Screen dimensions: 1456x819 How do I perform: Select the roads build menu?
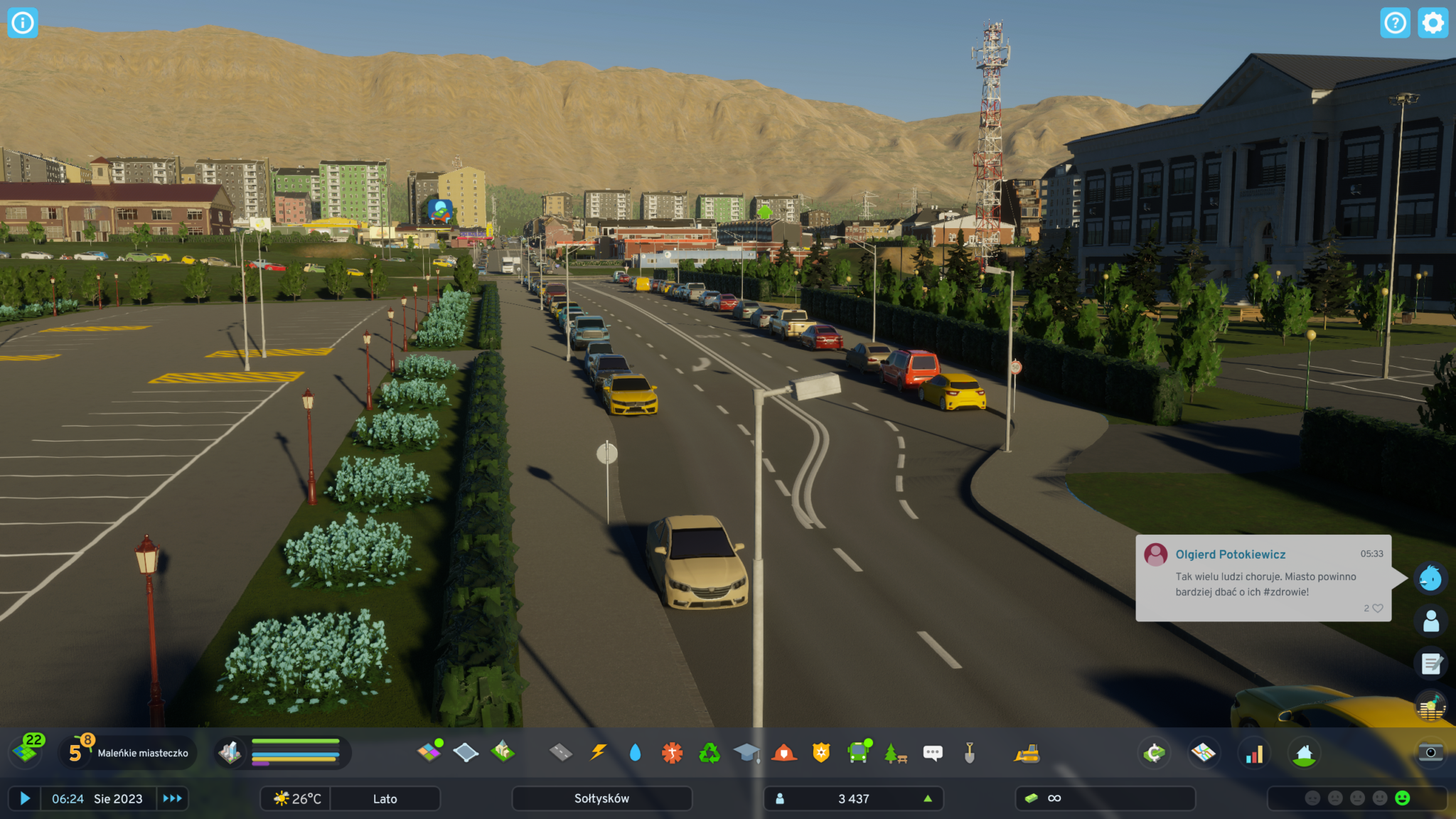click(561, 752)
